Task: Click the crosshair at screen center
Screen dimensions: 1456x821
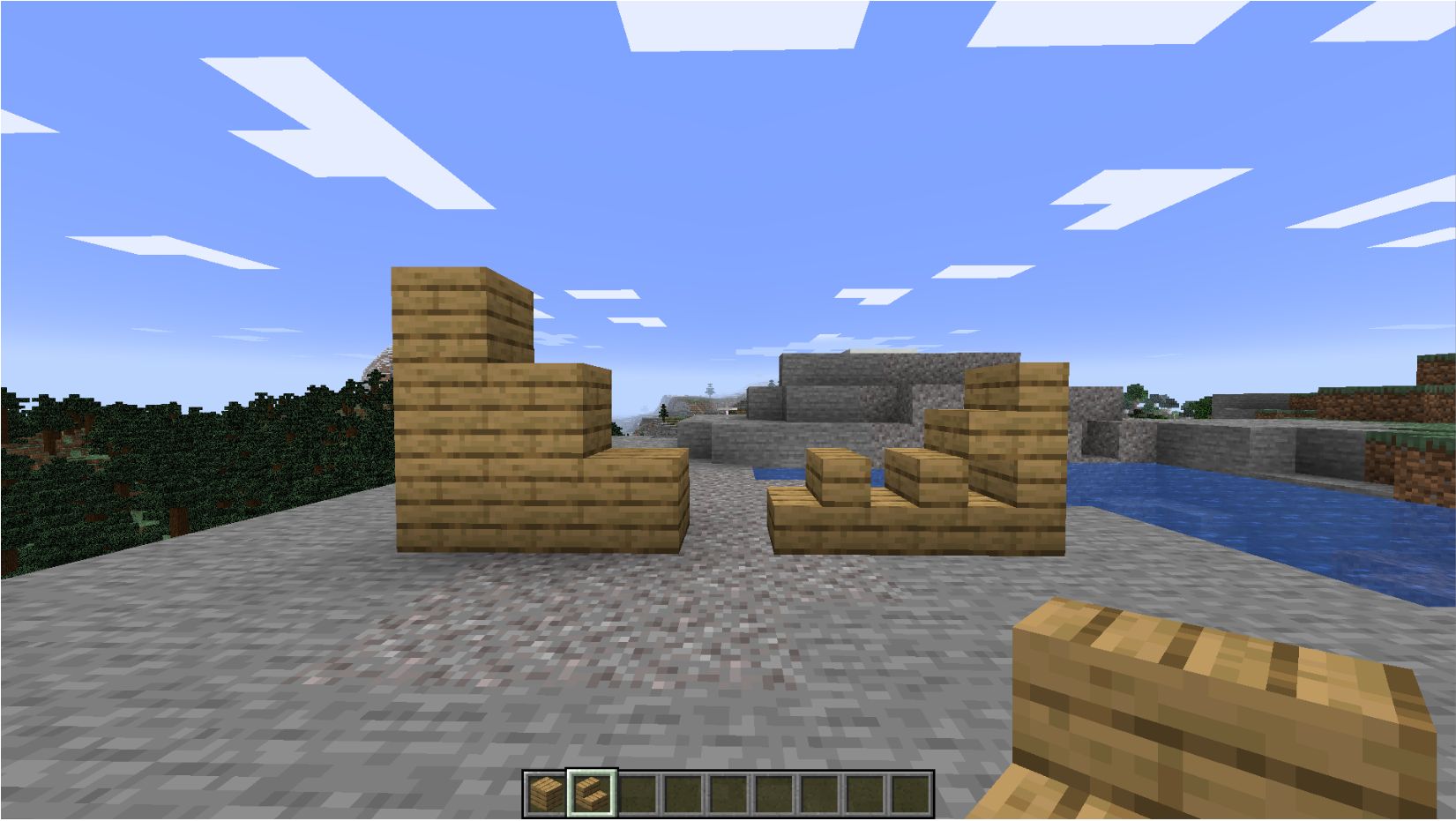Action: pos(728,410)
